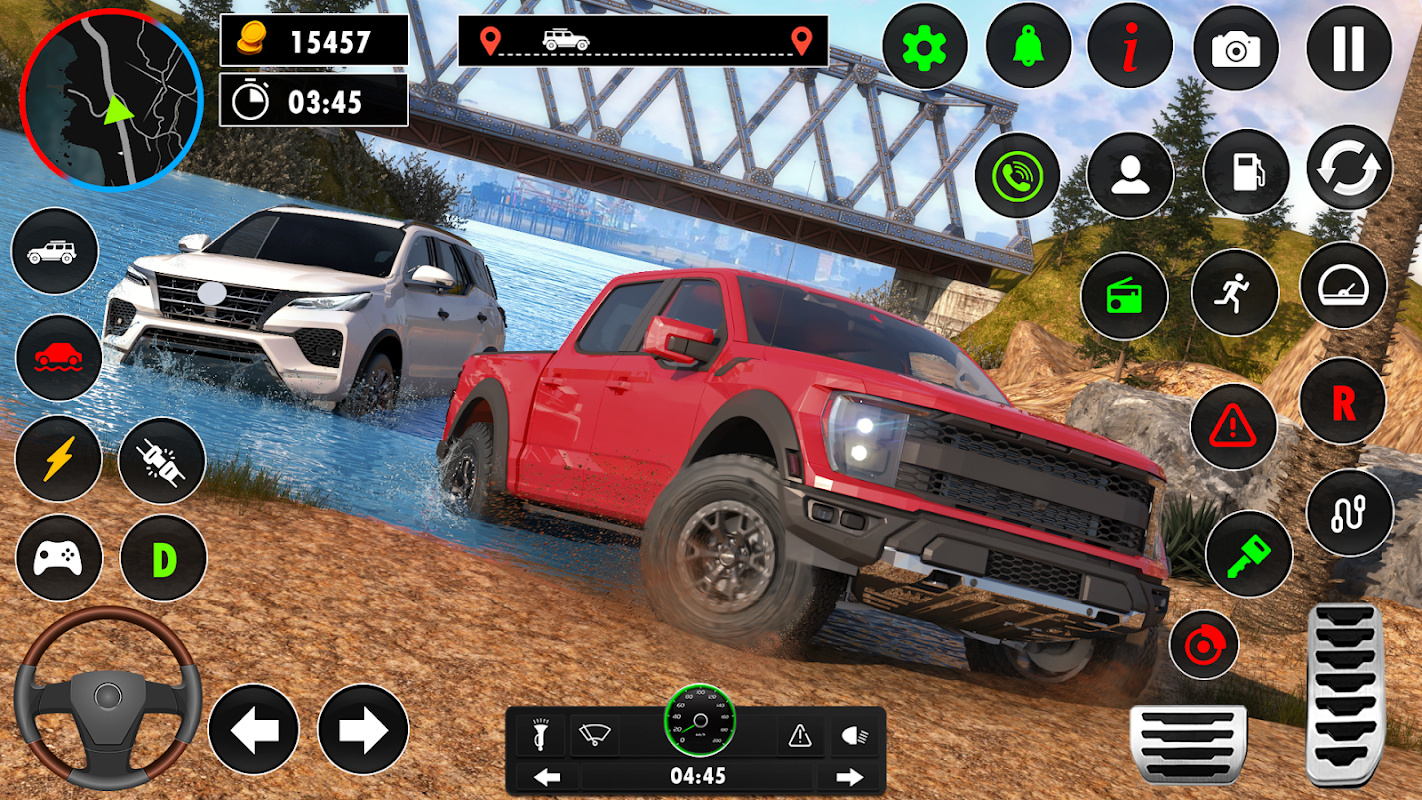Choose the gamepad controls option
This screenshot has width=1422, height=800.
pyautogui.click(x=58, y=558)
